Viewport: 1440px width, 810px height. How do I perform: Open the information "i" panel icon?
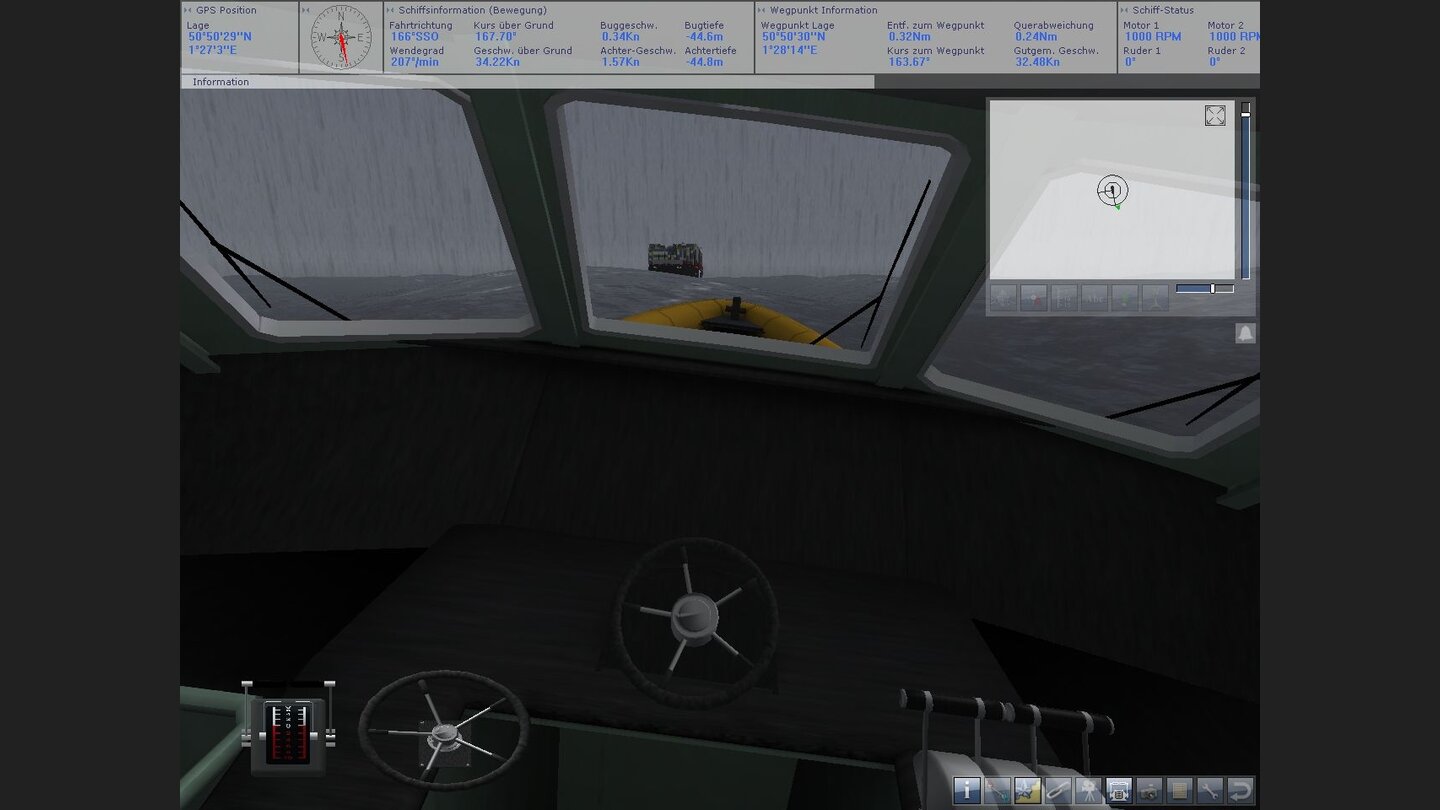(966, 790)
